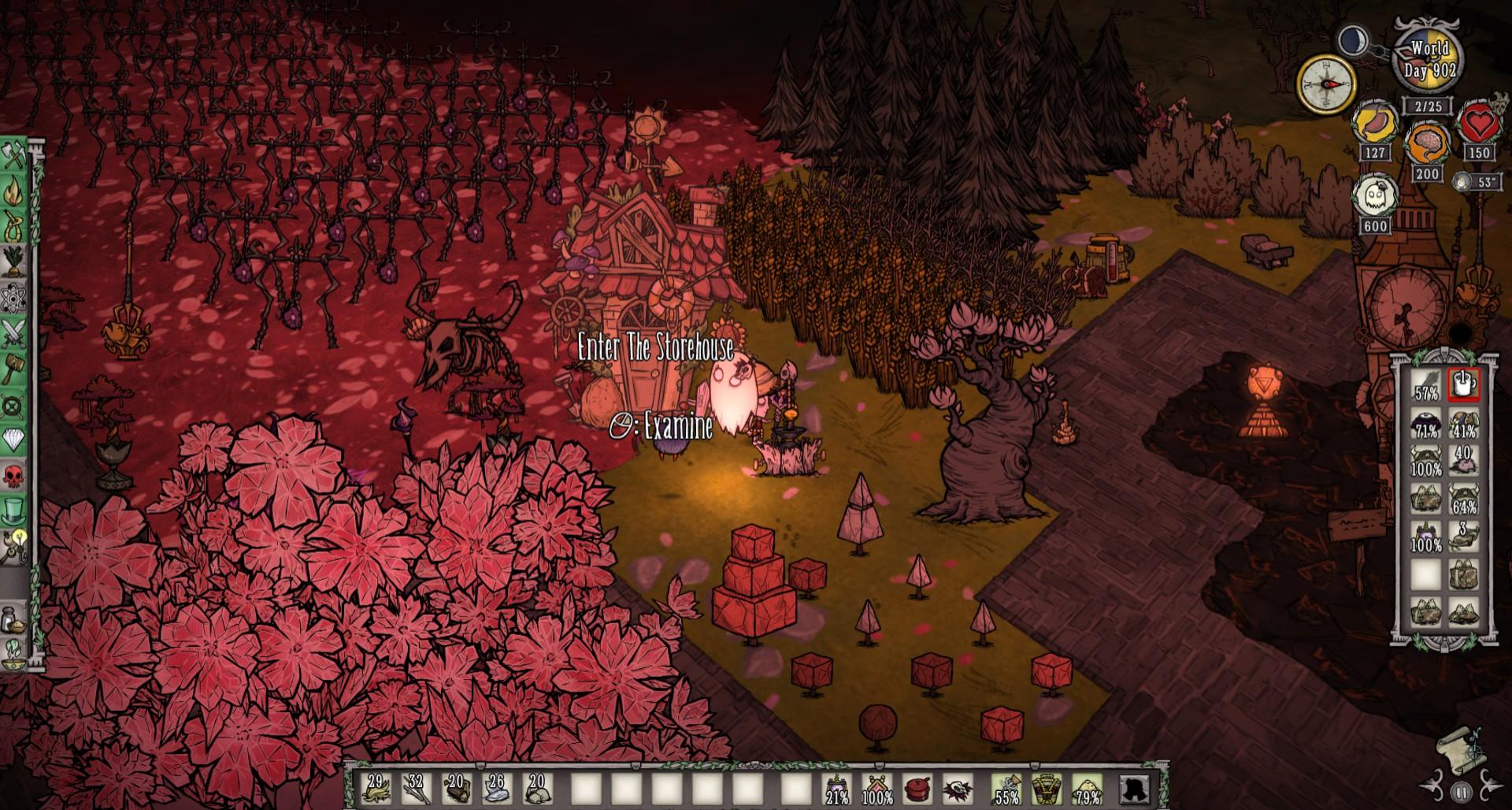Pick the twigs stack of 32
The width and height of the screenshot is (1512, 810).
tap(417, 788)
